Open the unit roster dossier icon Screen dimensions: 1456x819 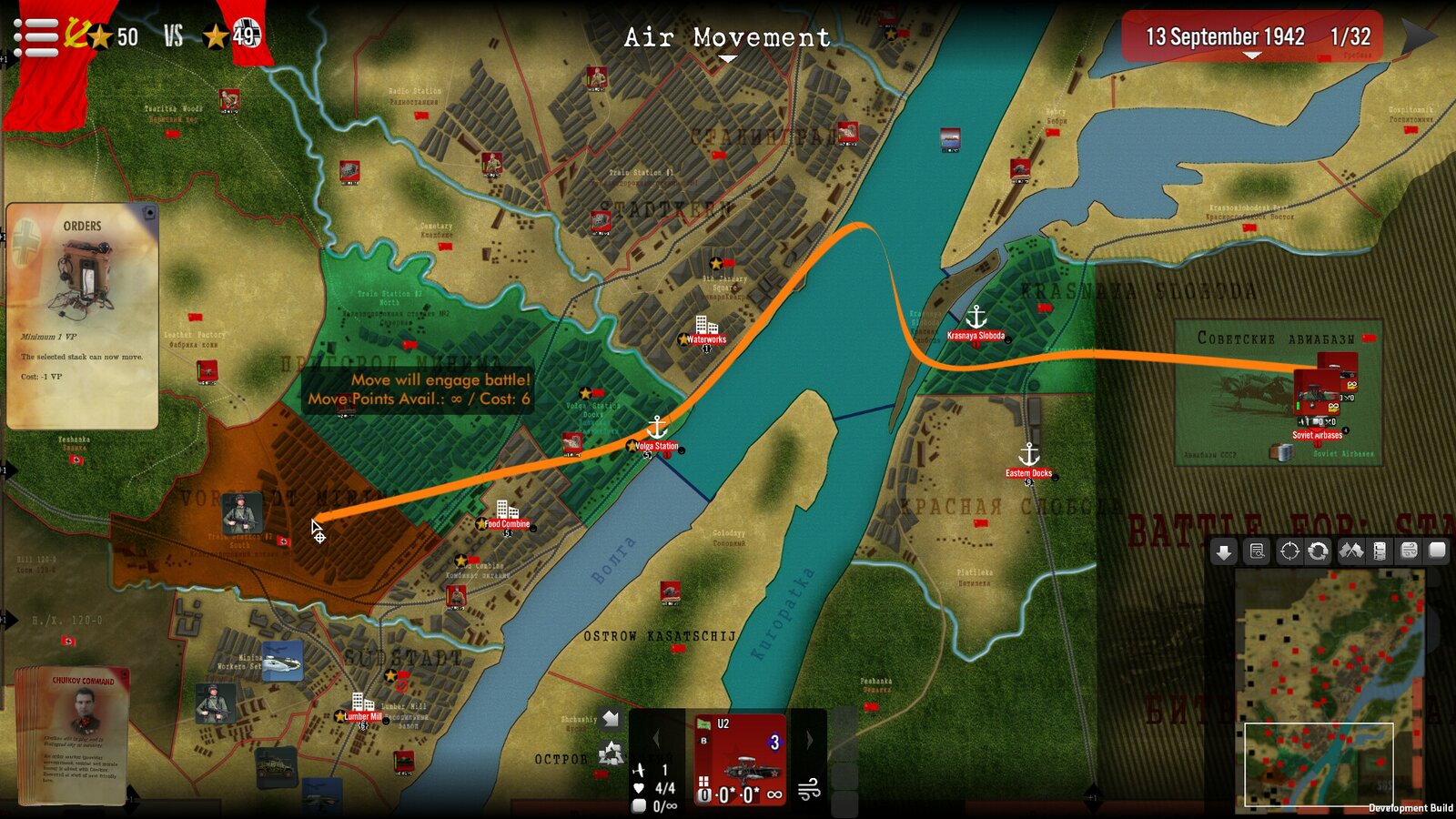[x=1380, y=551]
